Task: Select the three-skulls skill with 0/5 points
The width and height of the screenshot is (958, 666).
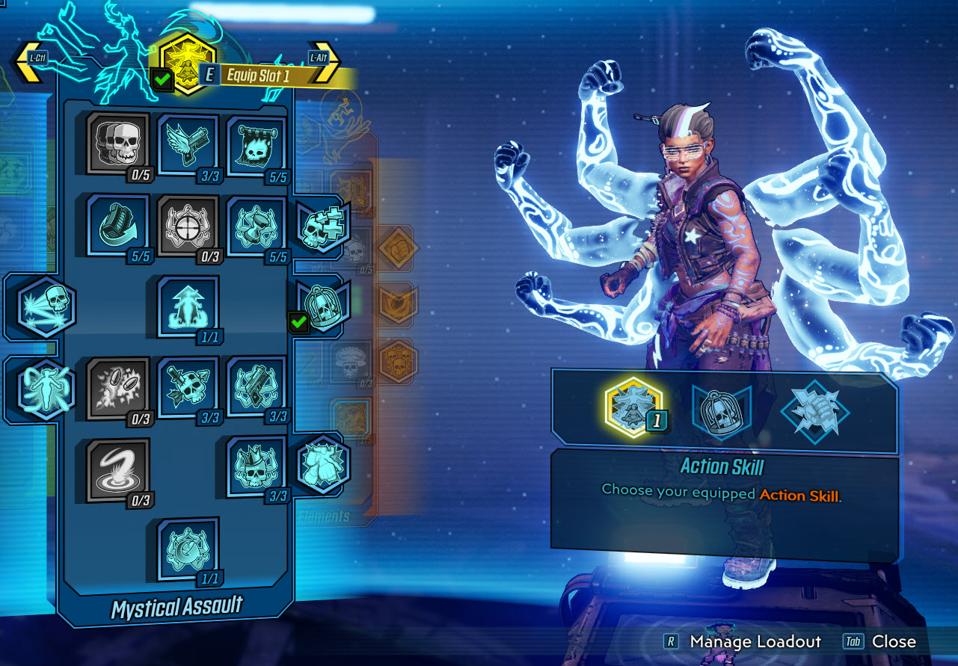Action: coord(117,143)
